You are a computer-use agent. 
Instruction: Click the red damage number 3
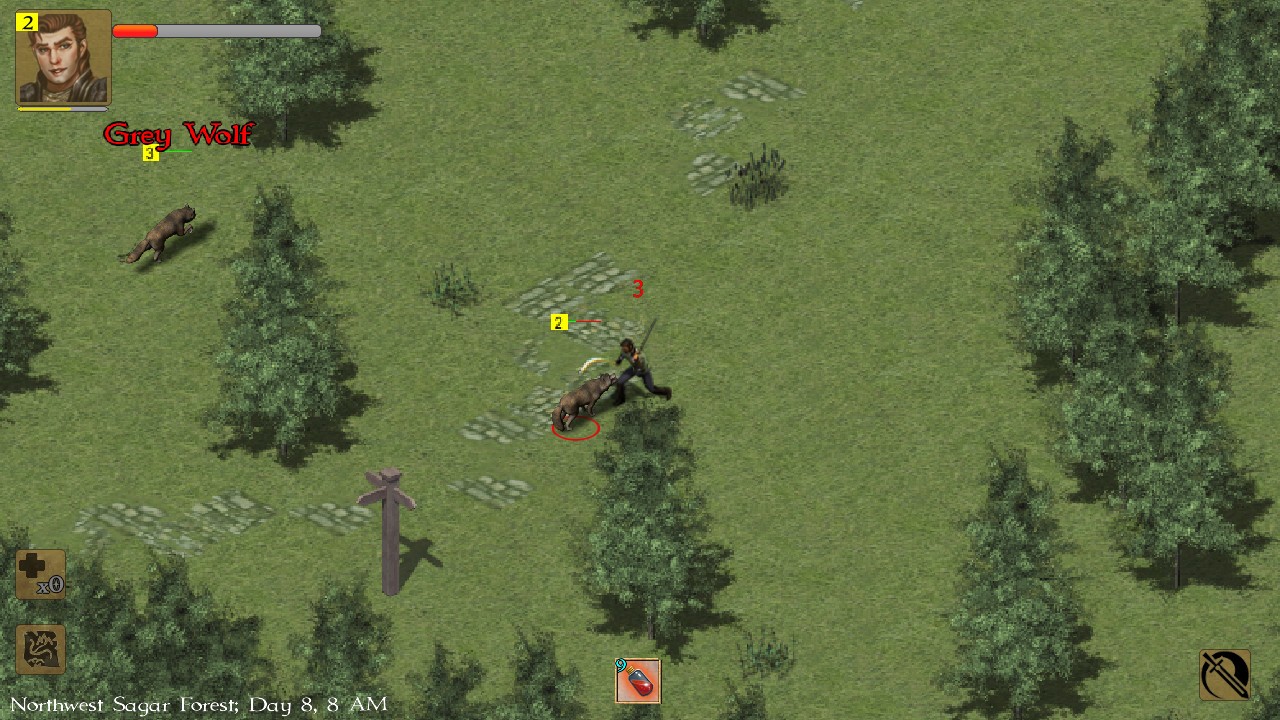click(x=638, y=289)
